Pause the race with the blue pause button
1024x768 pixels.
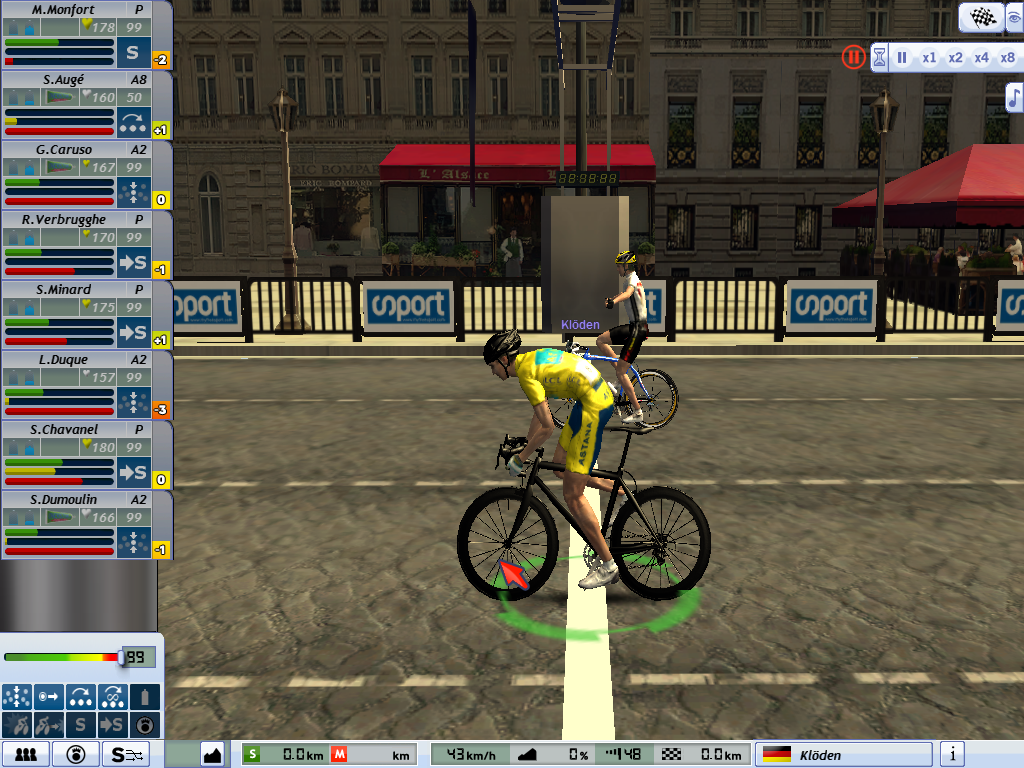(x=902, y=57)
